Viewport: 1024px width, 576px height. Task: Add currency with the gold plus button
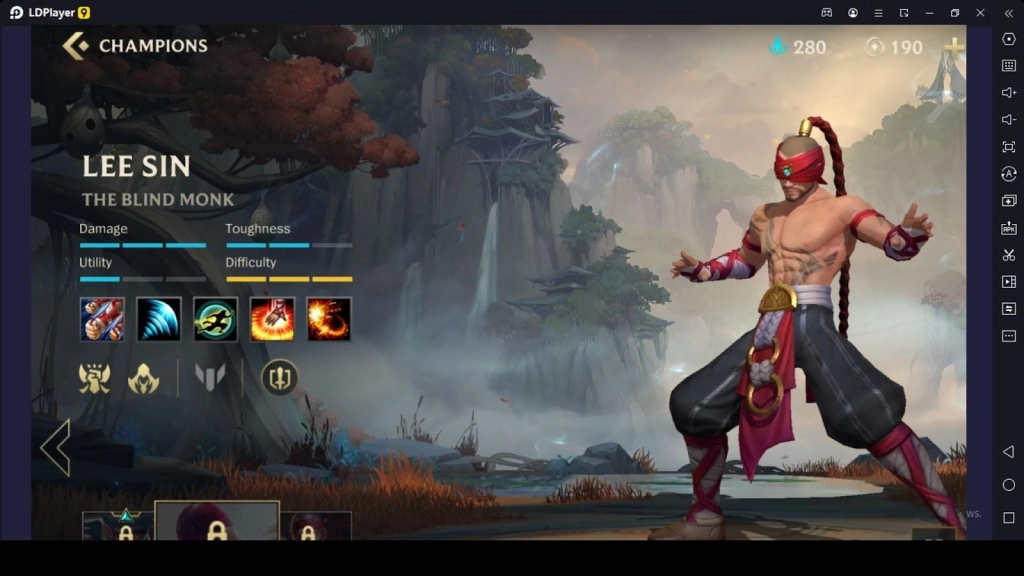954,47
